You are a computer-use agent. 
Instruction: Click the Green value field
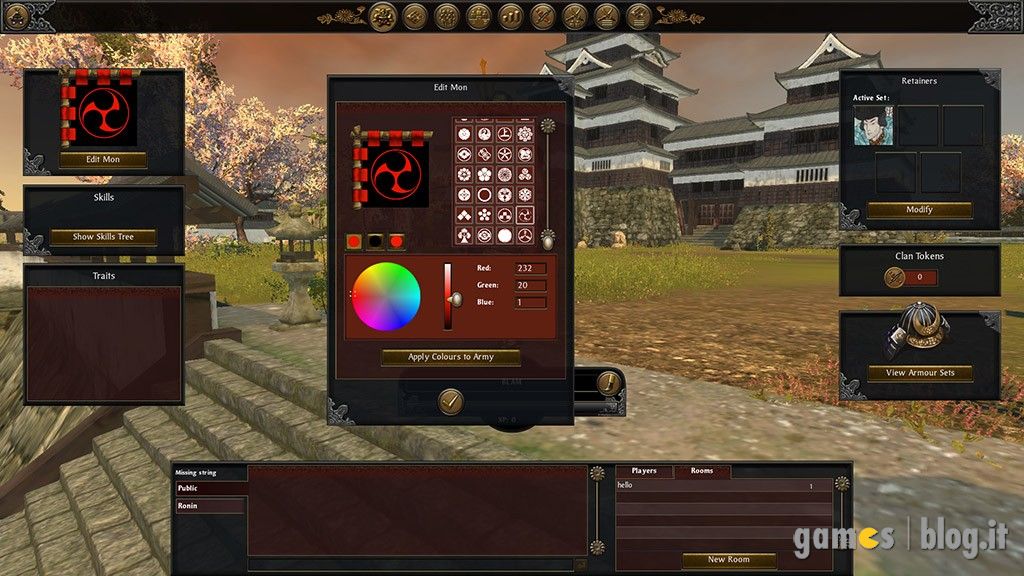[x=530, y=285]
